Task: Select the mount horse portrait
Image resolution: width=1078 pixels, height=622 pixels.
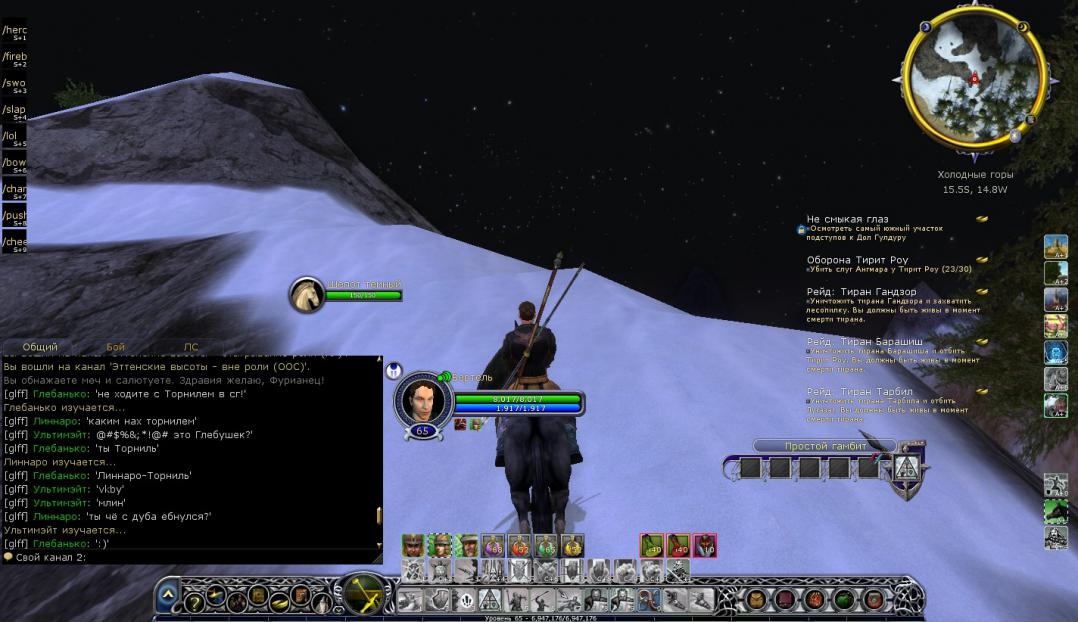Action: coord(307,293)
